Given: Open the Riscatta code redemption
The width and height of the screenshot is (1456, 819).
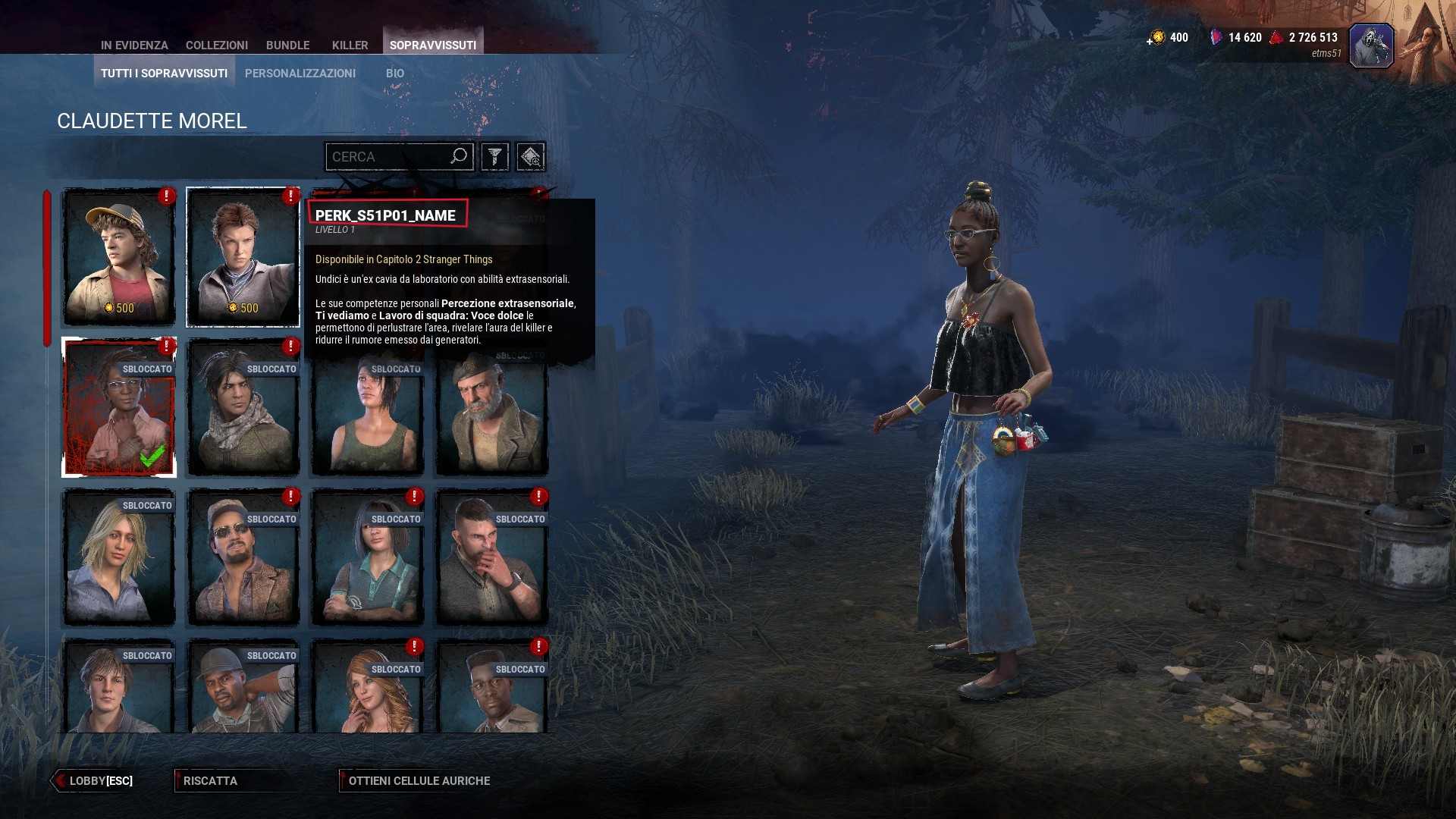Looking at the screenshot, I should pyautogui.click(x=210, y=780).
